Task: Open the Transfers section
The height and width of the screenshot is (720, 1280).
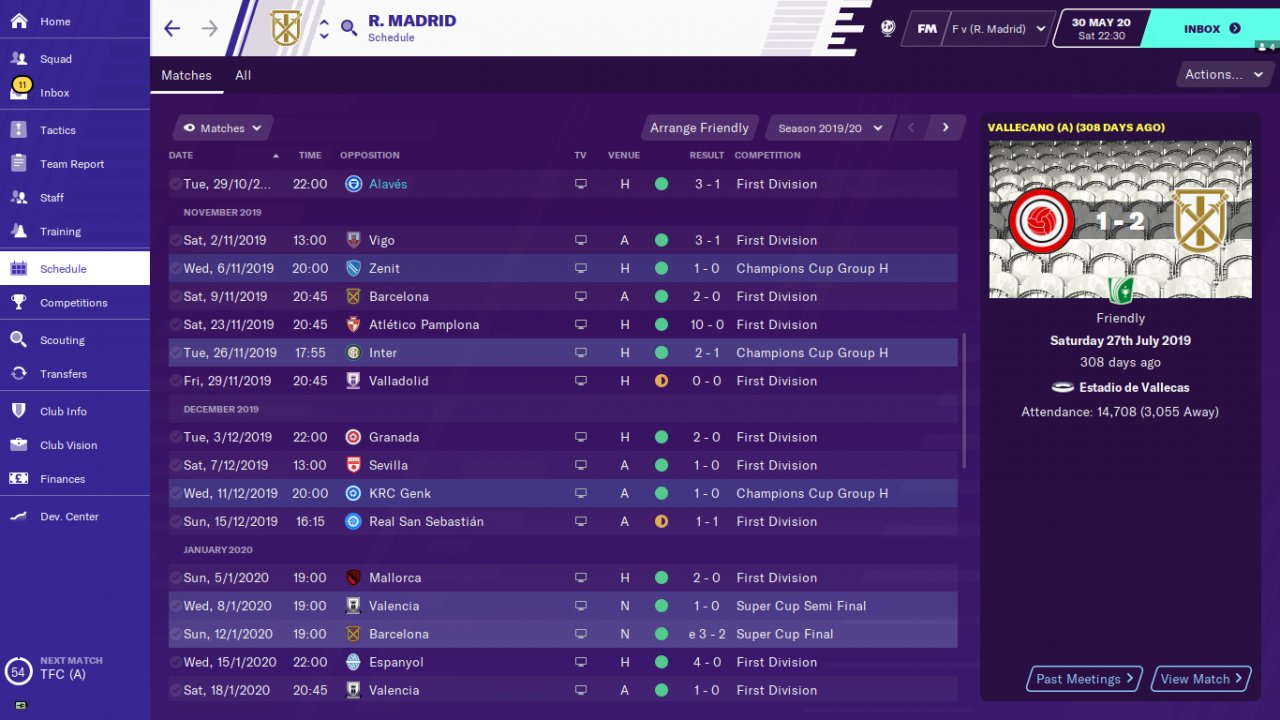Action: tap(63, 374)
